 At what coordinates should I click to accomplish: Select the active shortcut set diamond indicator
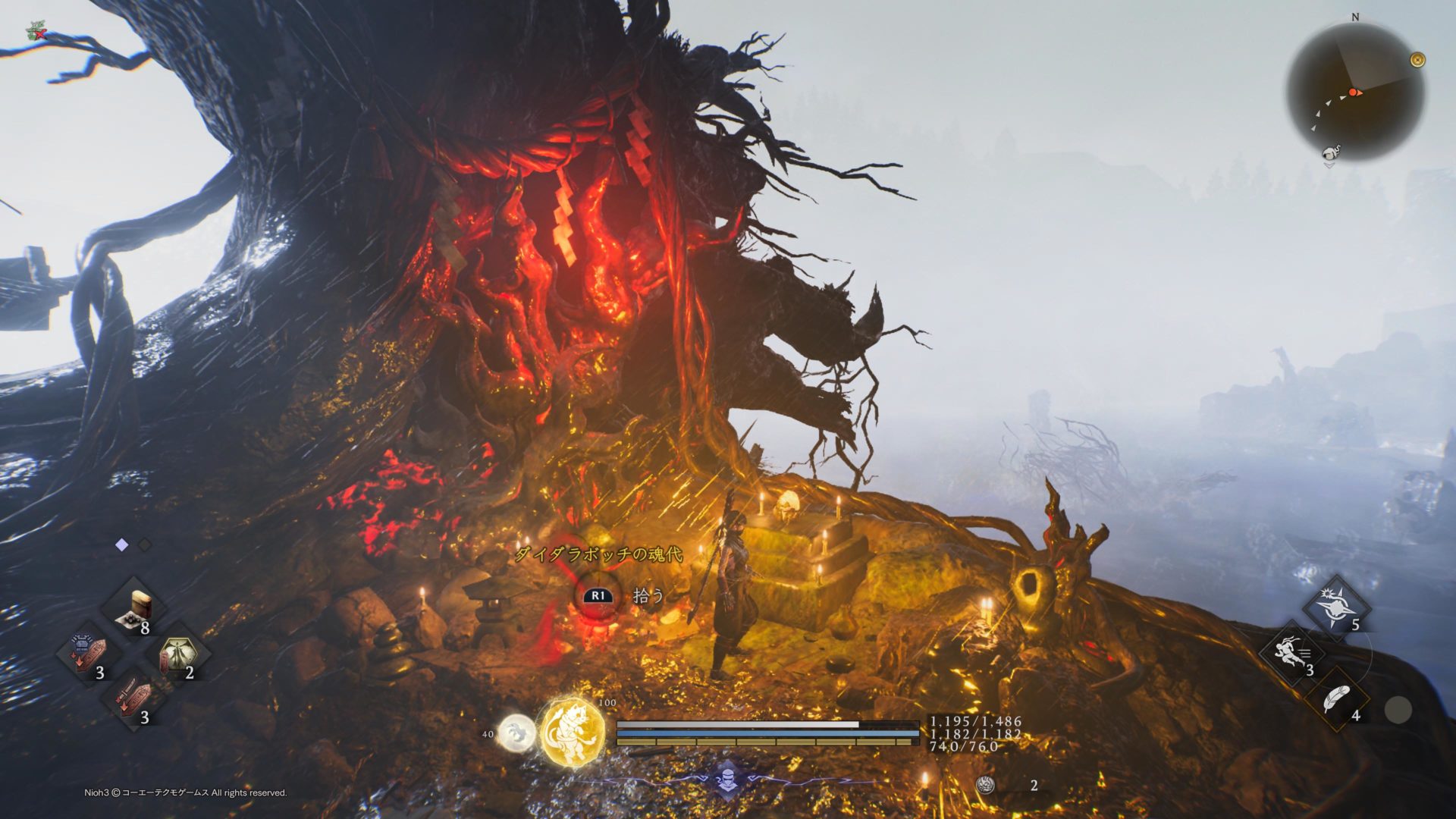(121, 544)
